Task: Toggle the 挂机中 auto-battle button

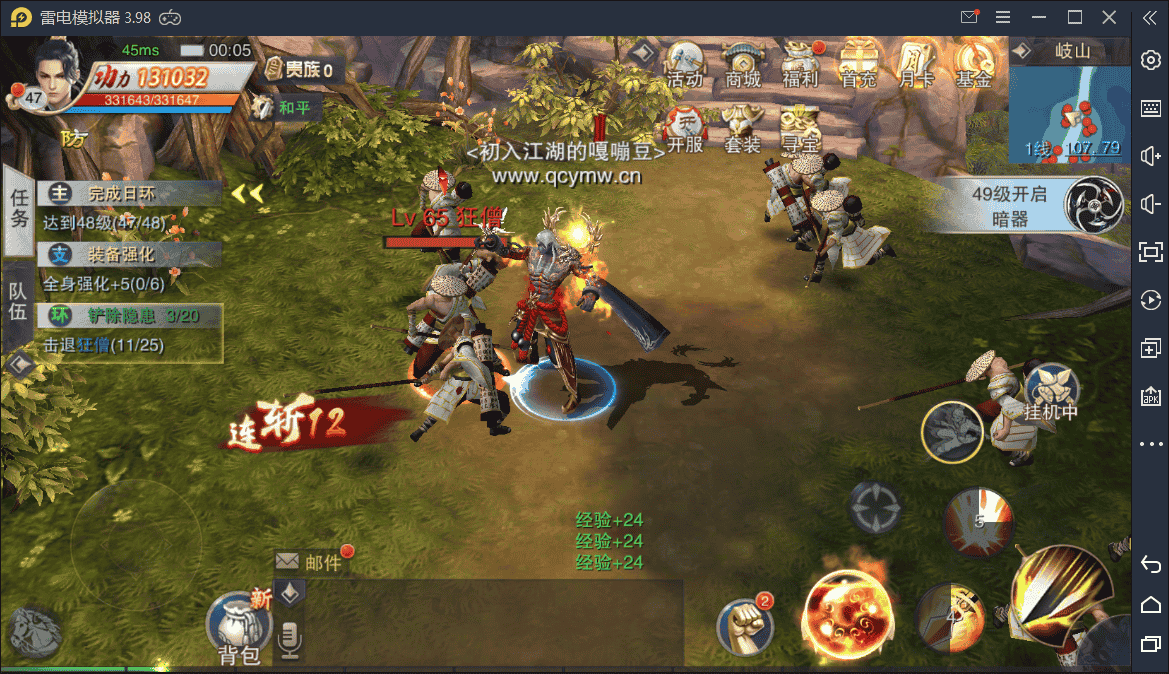Action: 1049,391
